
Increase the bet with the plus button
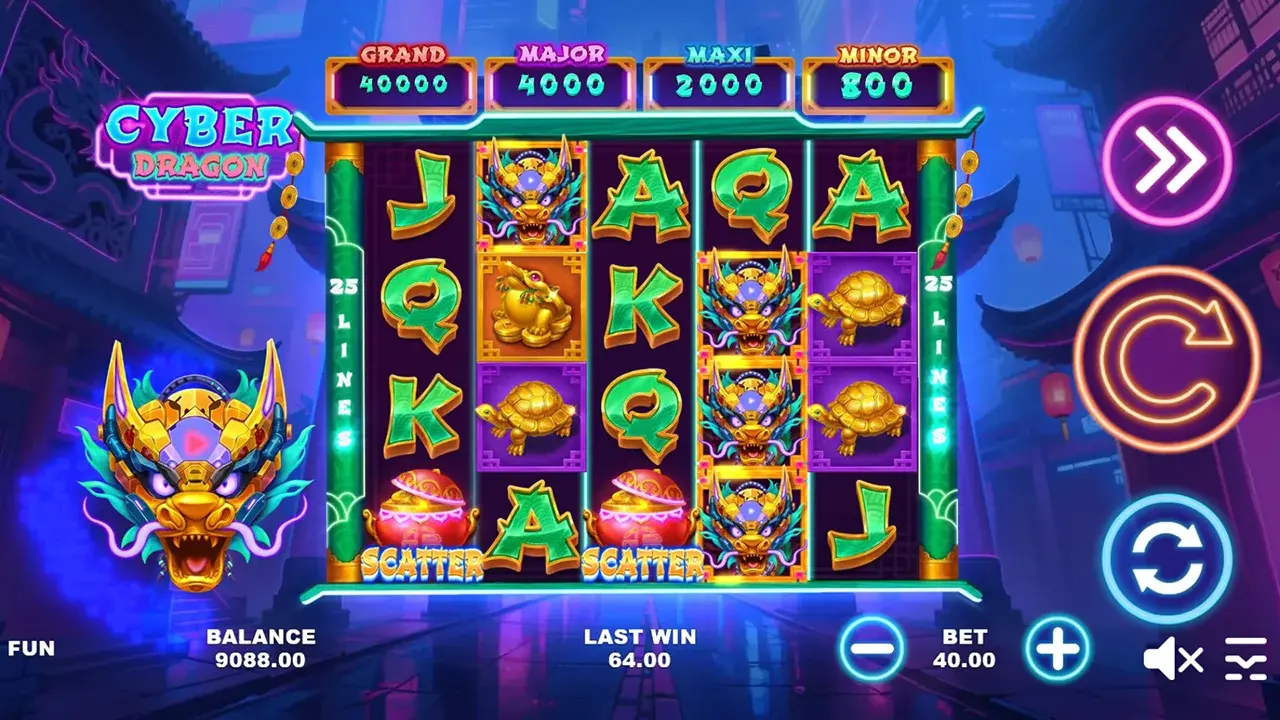pyautogui.click(x=1057, y=648)
